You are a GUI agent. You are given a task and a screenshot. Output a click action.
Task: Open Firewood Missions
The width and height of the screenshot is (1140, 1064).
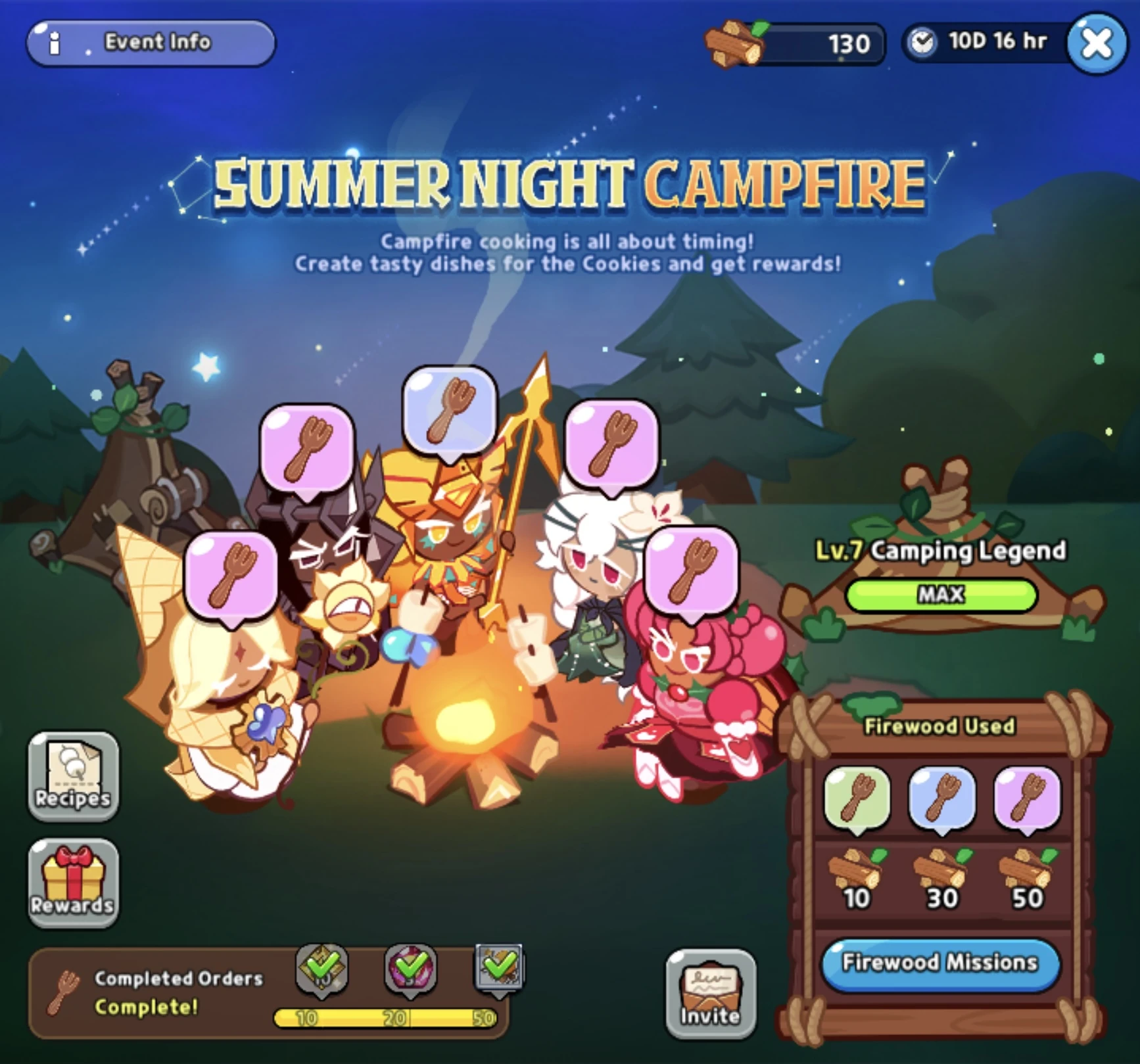click(x=940, y=962)
